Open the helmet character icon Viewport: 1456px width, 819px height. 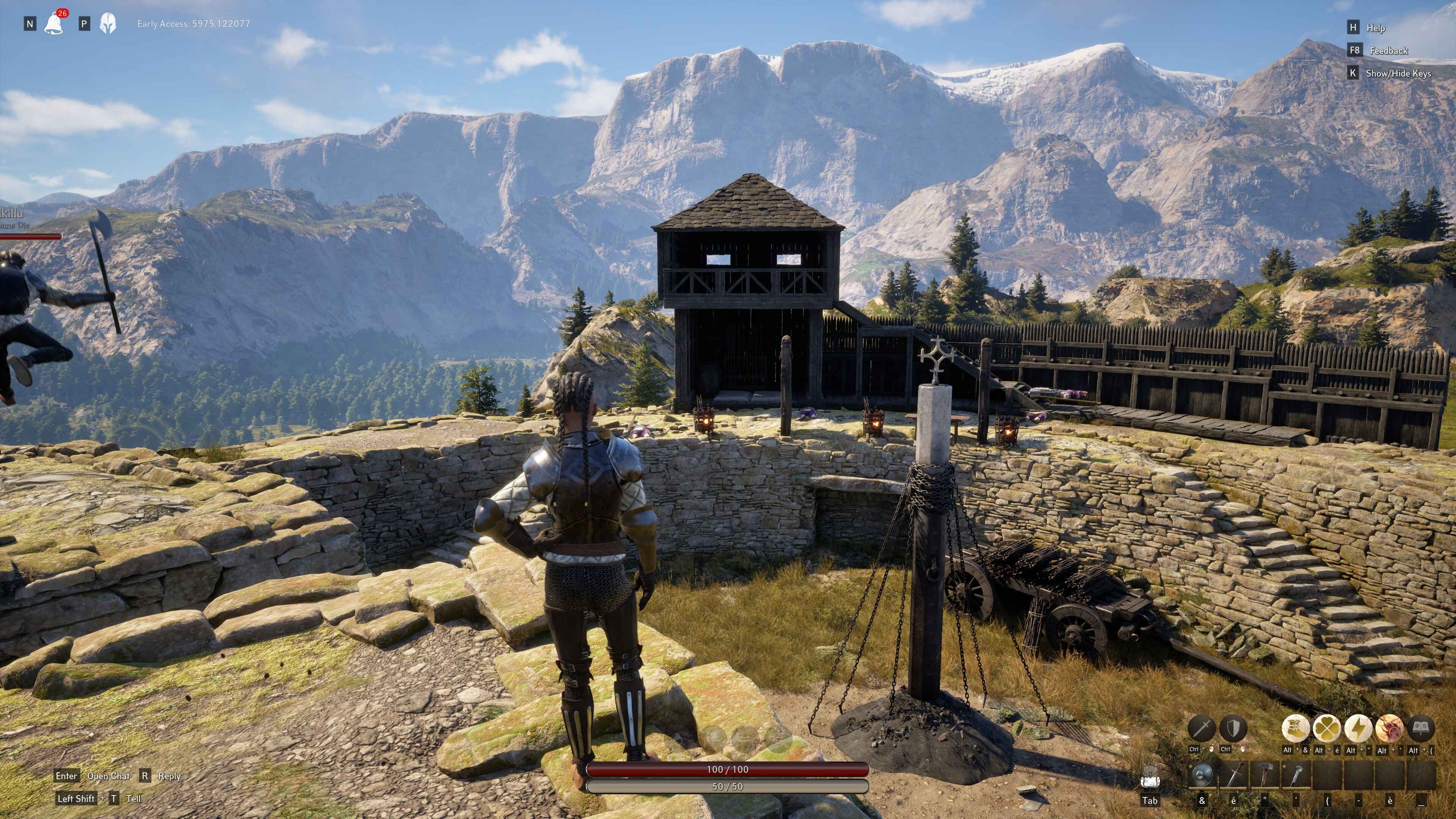click(107, 23)
